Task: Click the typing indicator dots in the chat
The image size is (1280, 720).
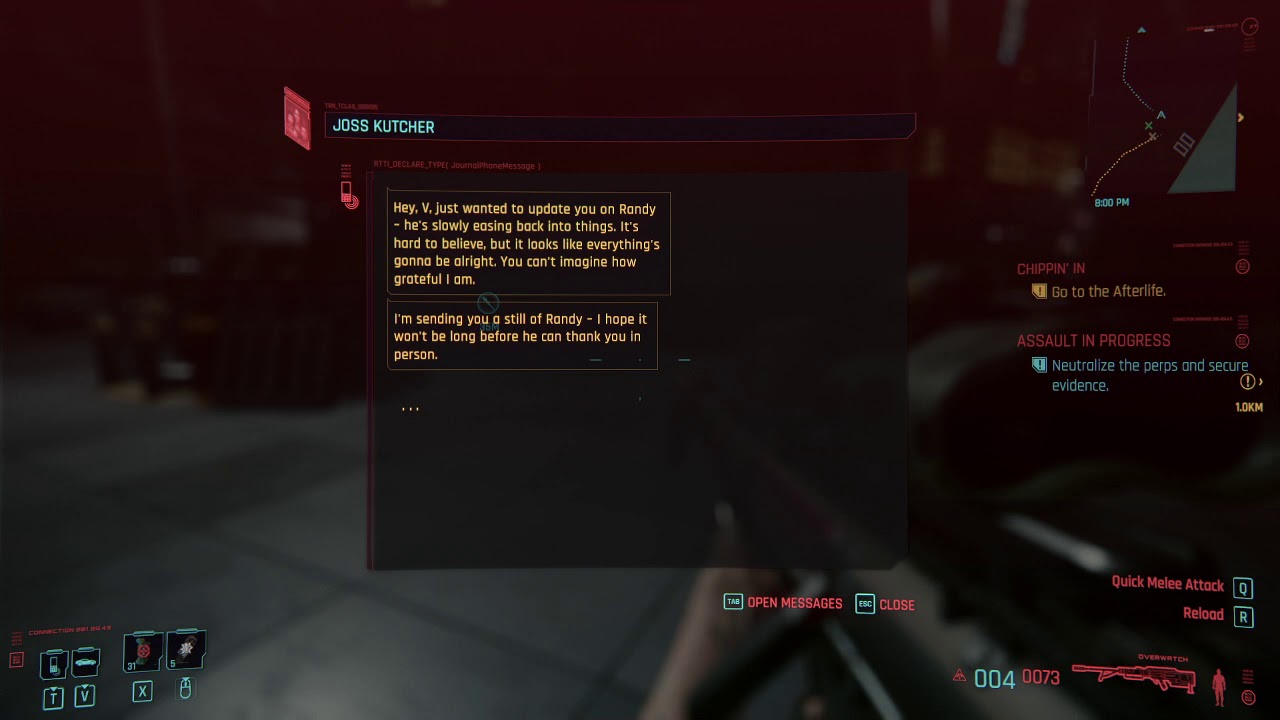Action: tap(410, 407)
